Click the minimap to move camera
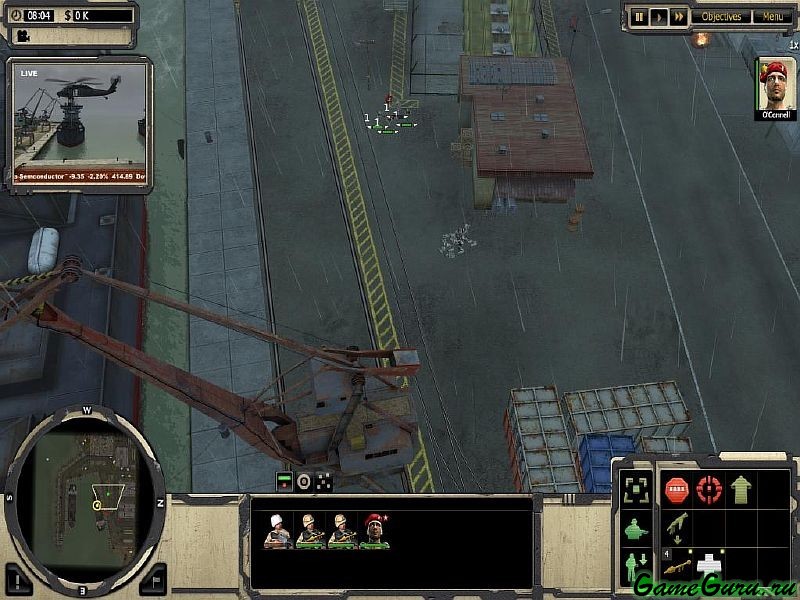The image size is (800, 600). (85, 489)
